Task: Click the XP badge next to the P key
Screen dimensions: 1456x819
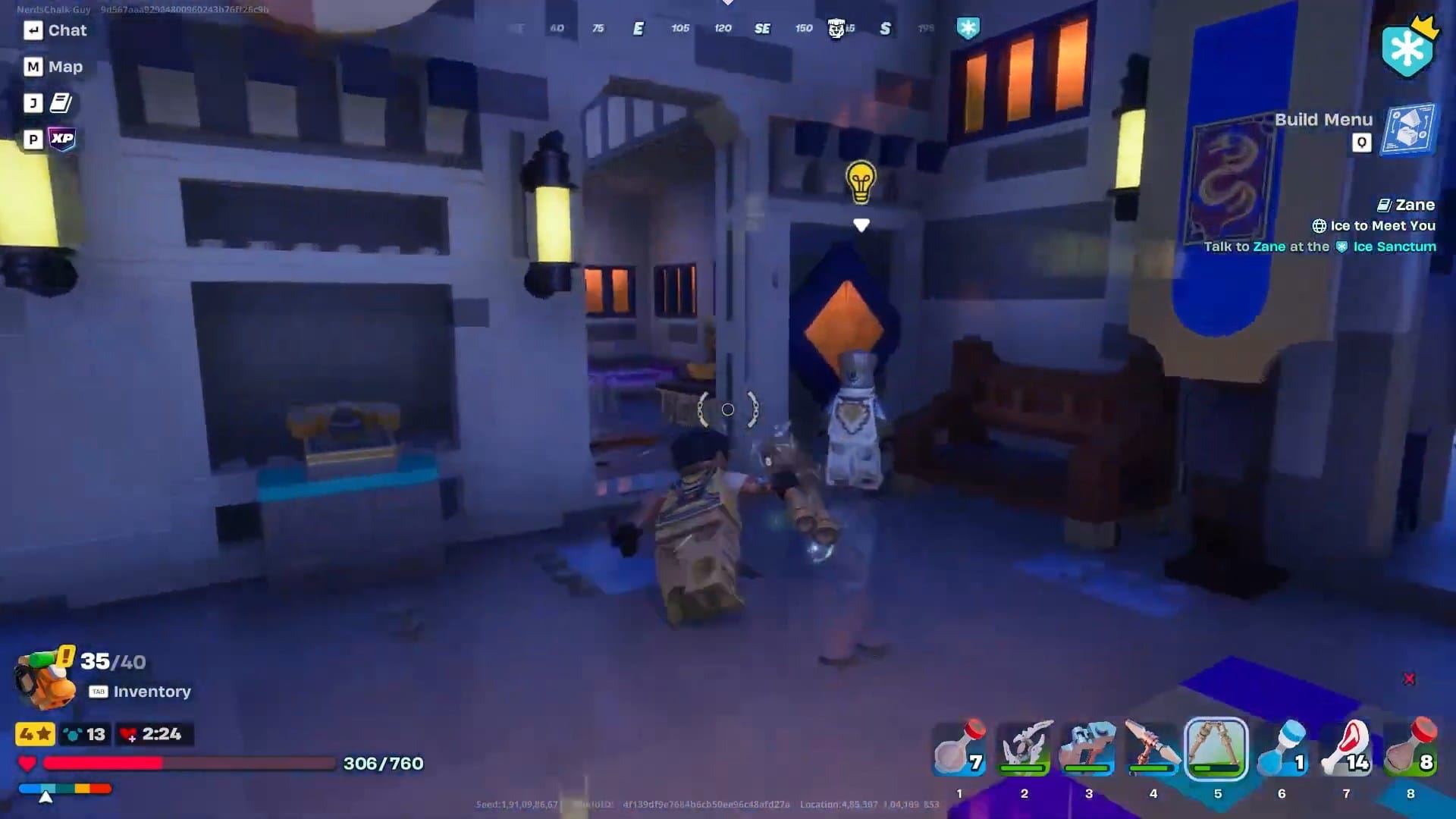Action: click(x=64, y=137)
